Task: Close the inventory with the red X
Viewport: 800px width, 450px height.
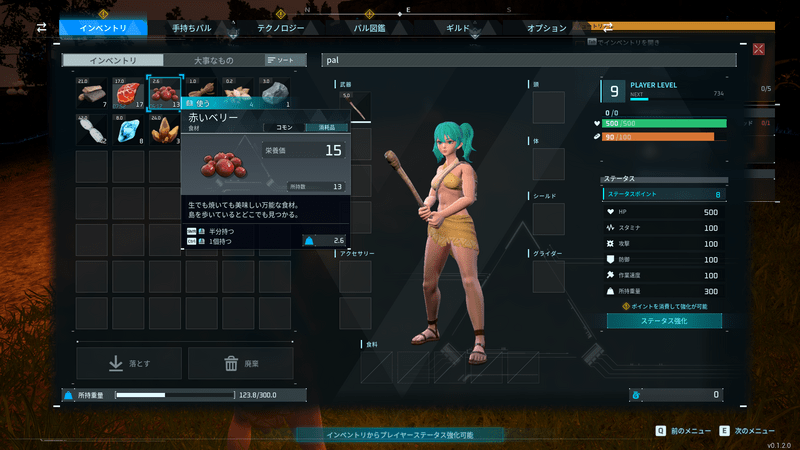Action: coord(759,48)
